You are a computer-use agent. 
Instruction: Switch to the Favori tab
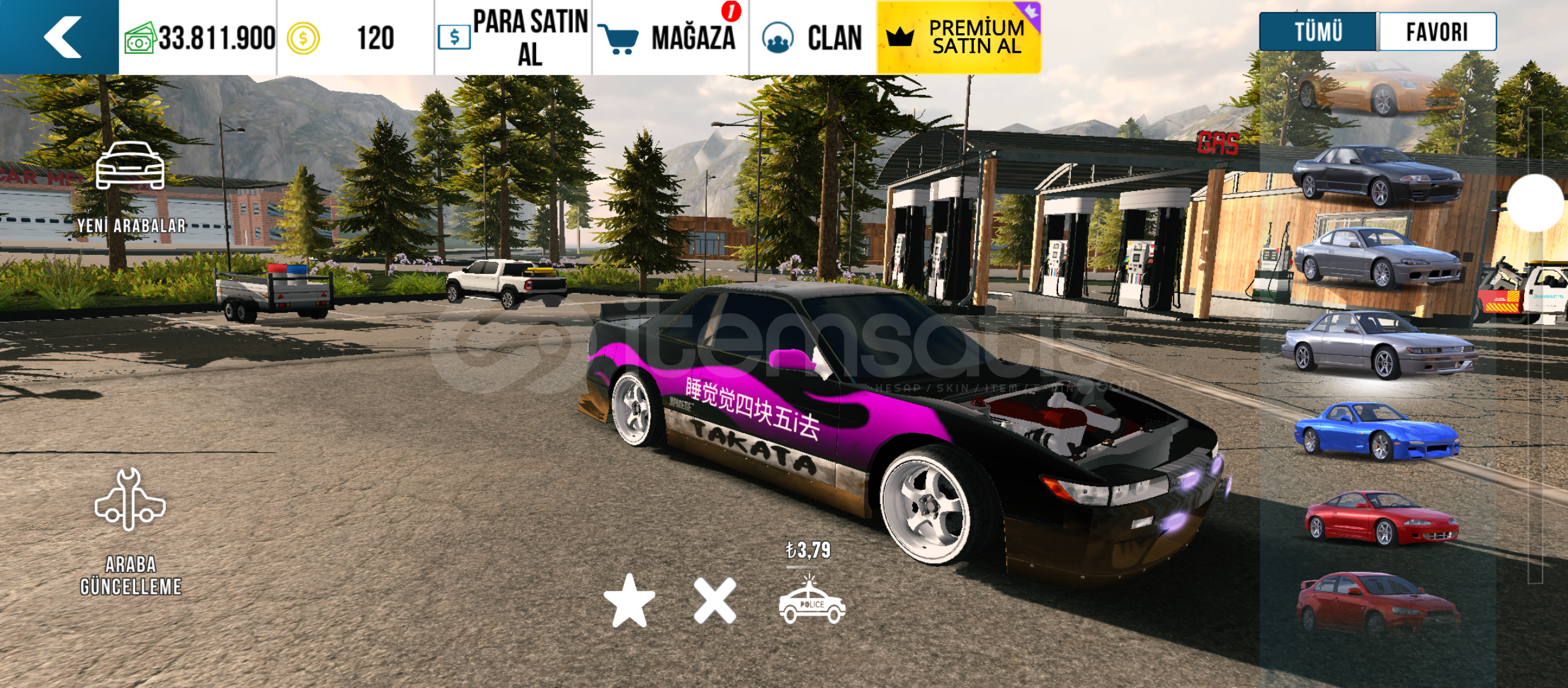click(x=1437, y=31)
